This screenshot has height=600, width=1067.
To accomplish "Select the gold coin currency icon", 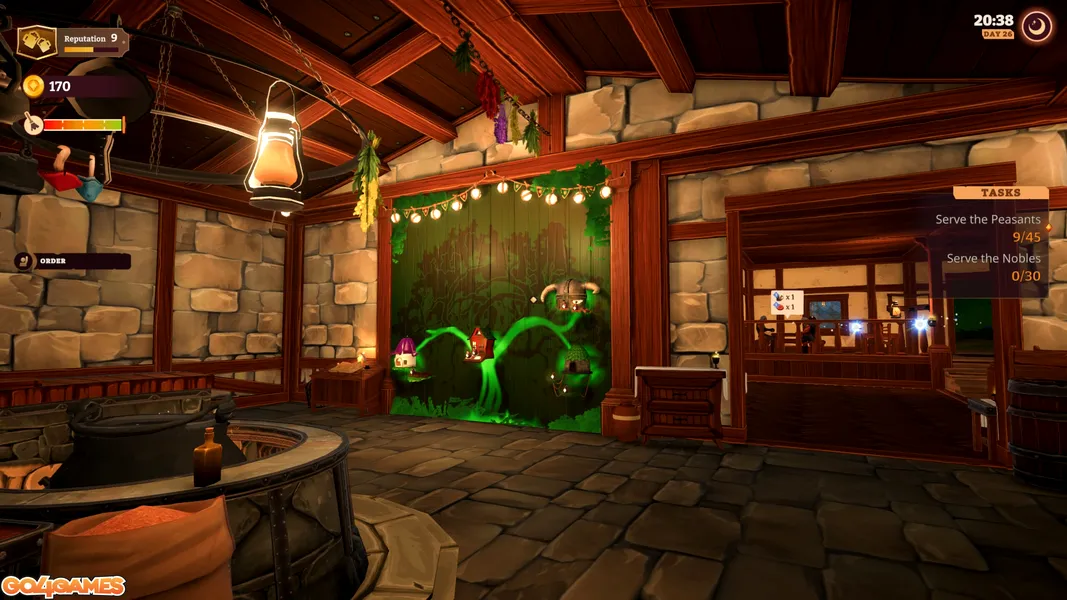I will 34,86.
